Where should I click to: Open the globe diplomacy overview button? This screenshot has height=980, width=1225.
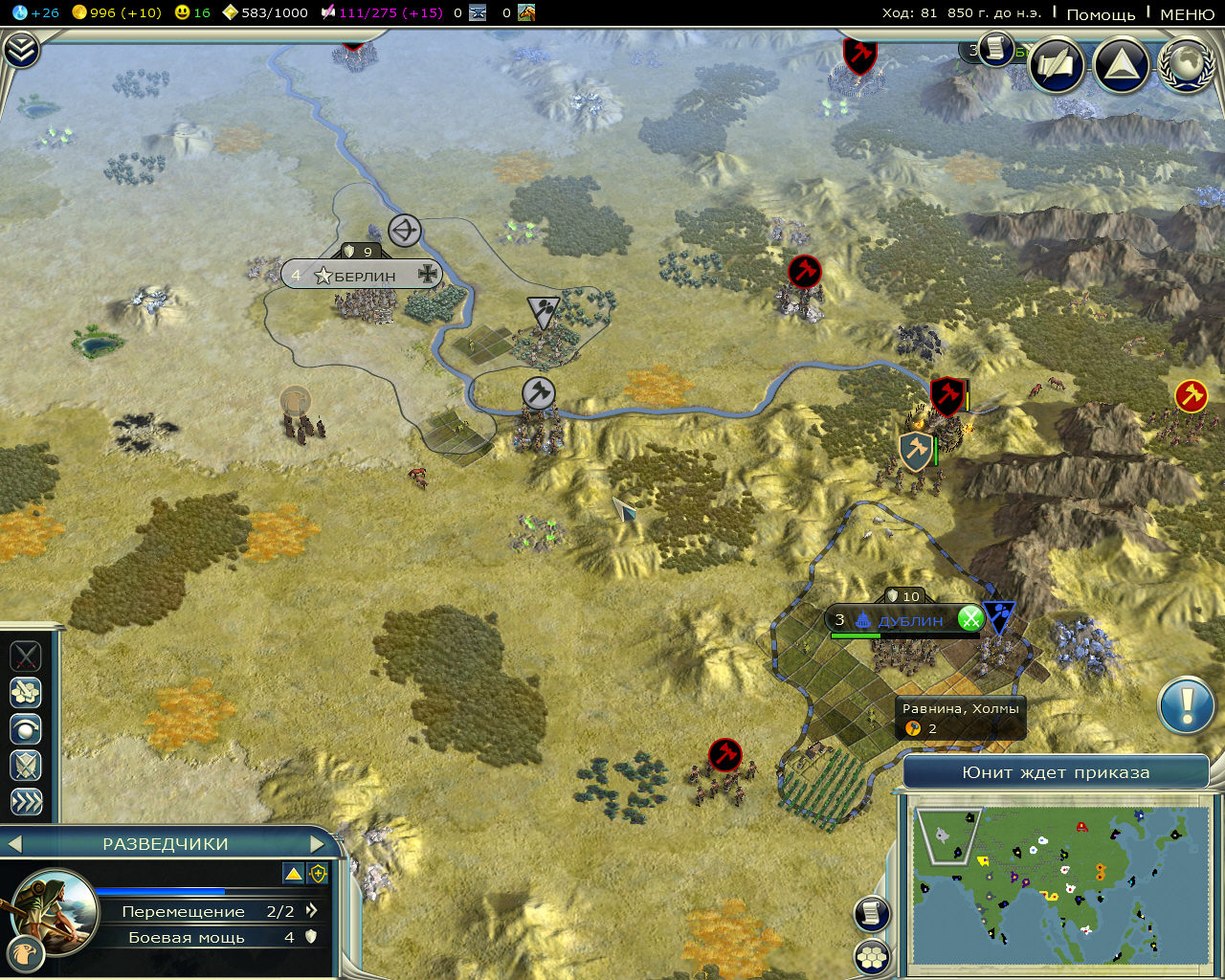tap(1186, 64)
